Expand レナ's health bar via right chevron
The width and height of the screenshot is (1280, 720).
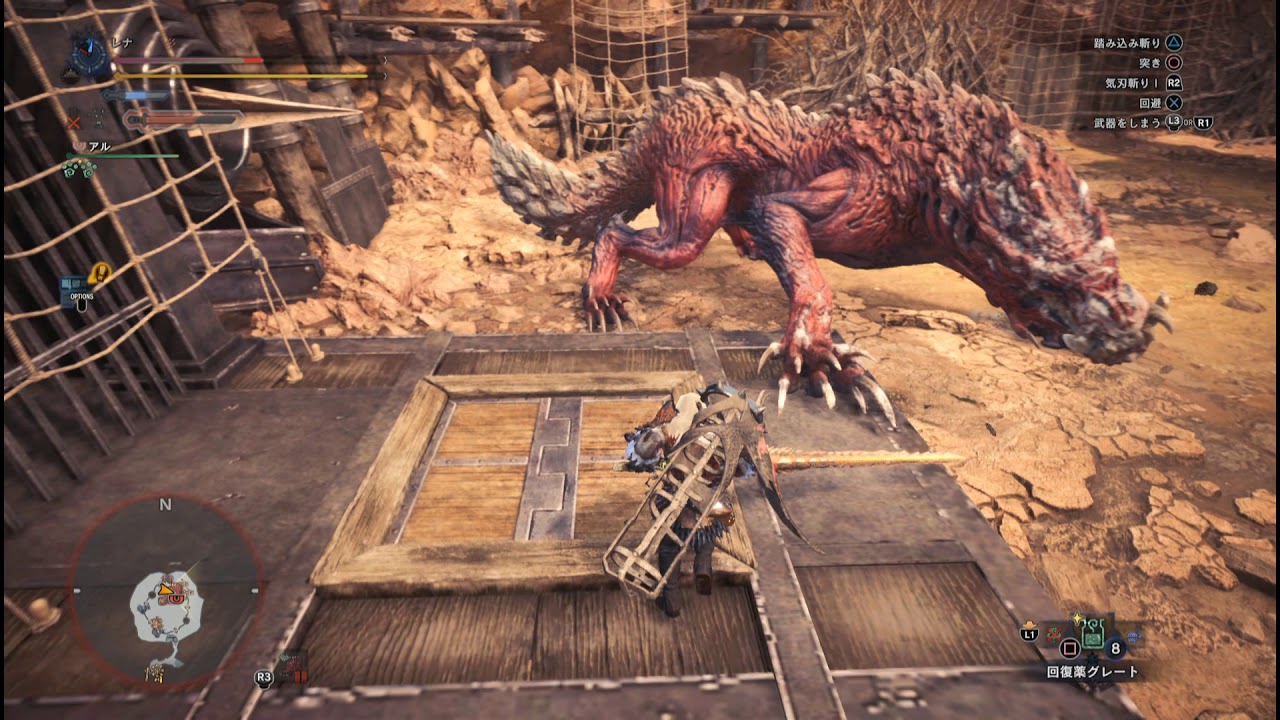point(386,60)
